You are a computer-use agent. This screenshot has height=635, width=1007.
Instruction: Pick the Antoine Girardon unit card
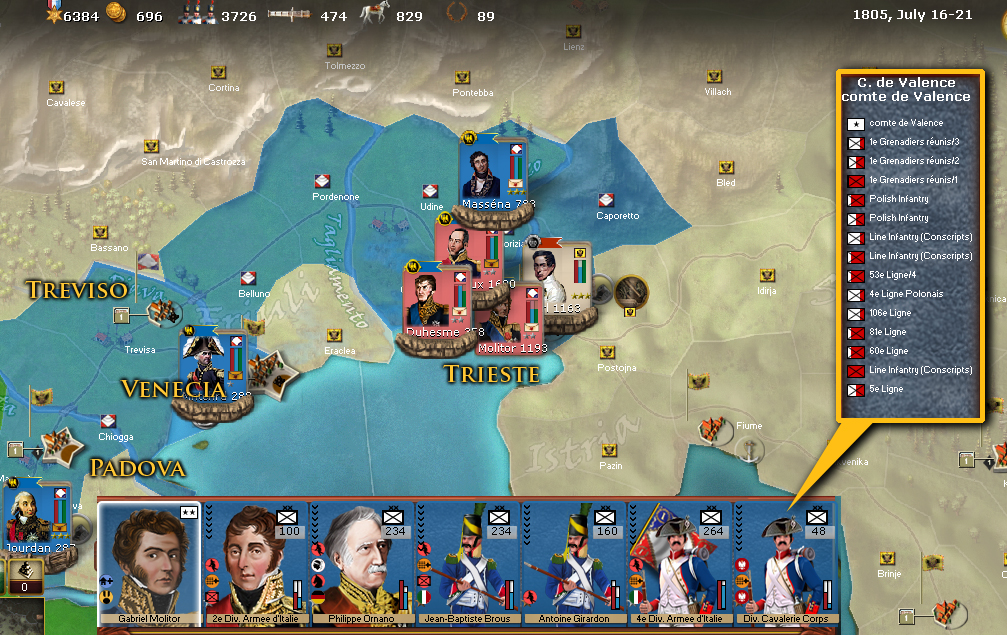[x=573, y=560]
